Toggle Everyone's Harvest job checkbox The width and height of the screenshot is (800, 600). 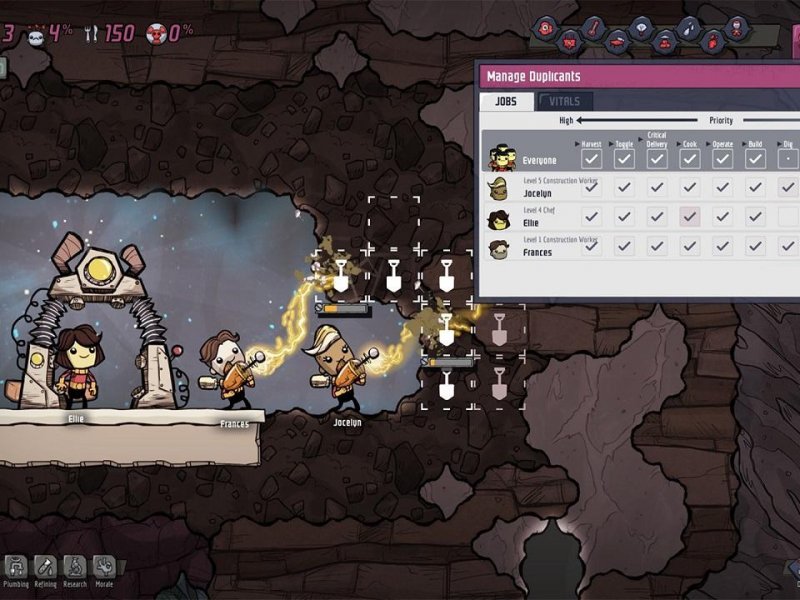(x=592, y=159)
